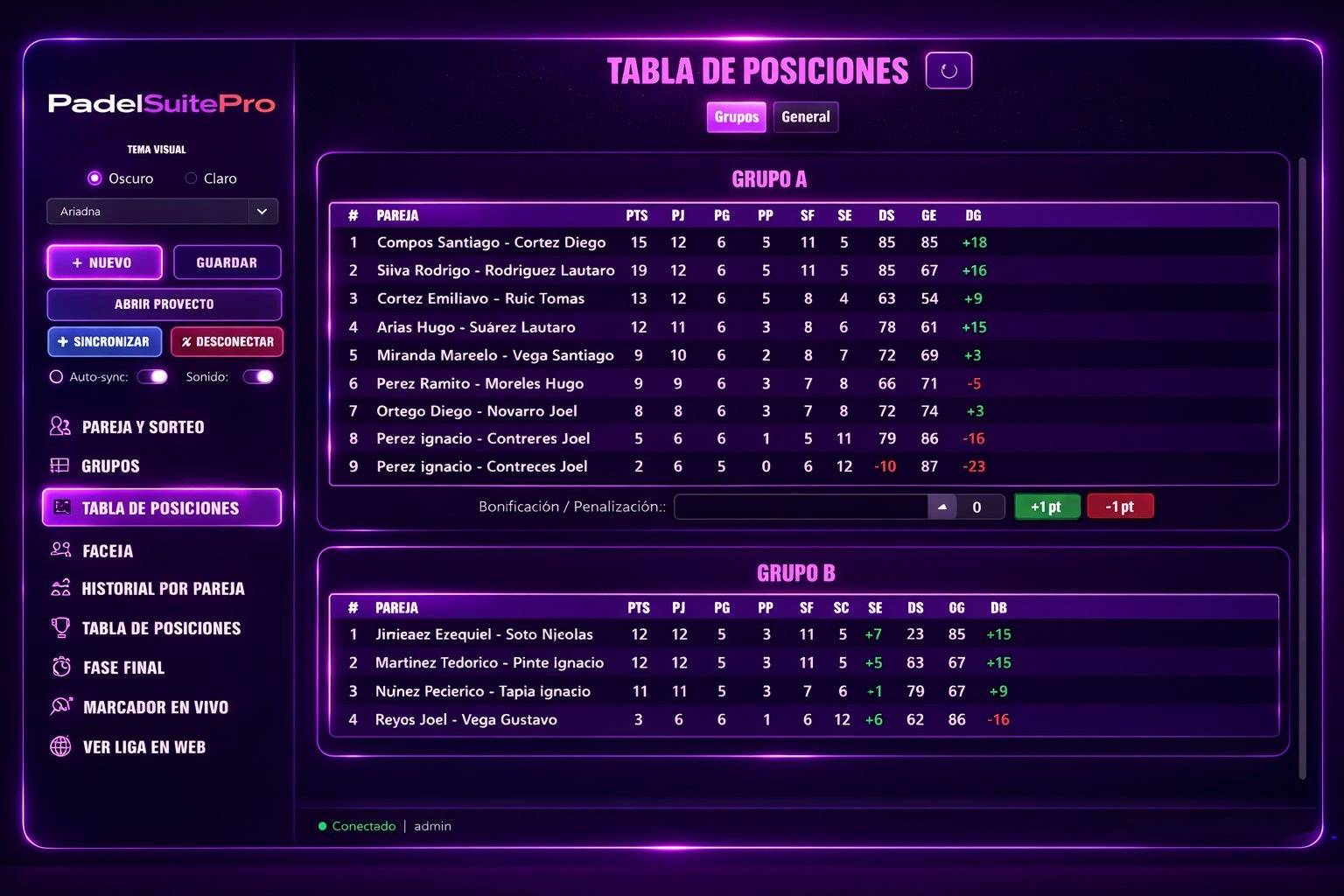This screenshot has width=1344, height=896.
Task: Switch to the General tab
Action: (805, 116)
